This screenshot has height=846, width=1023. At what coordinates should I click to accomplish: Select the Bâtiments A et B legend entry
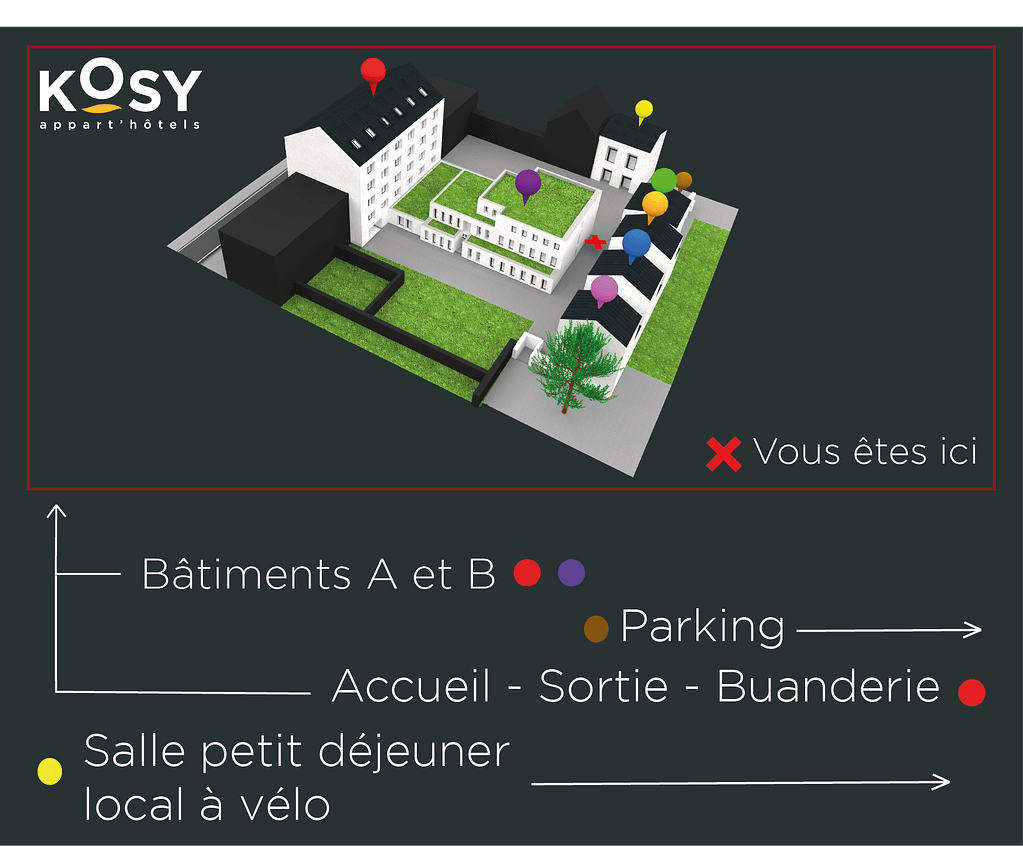tap(319, 574)
